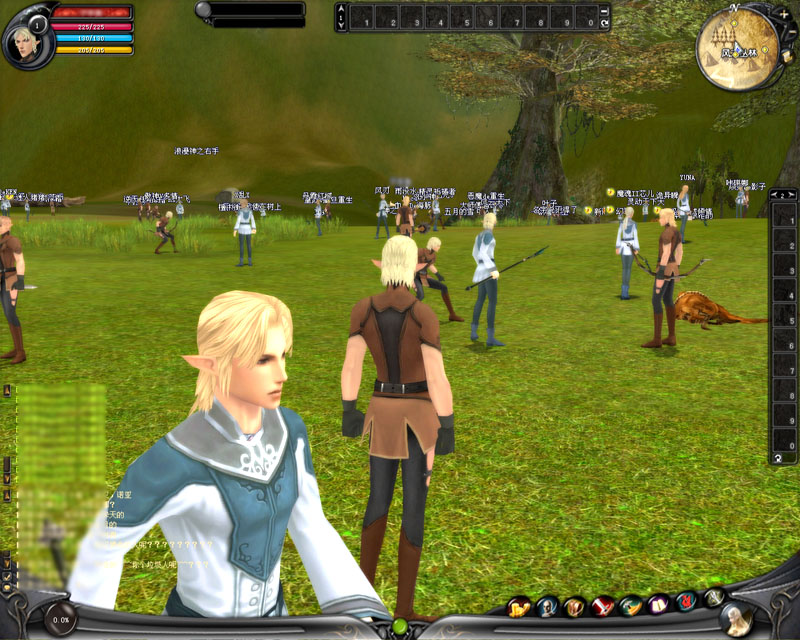Cycle the top hotbar page arrows
Screen dimensions: 800x640
click(342, 16)
